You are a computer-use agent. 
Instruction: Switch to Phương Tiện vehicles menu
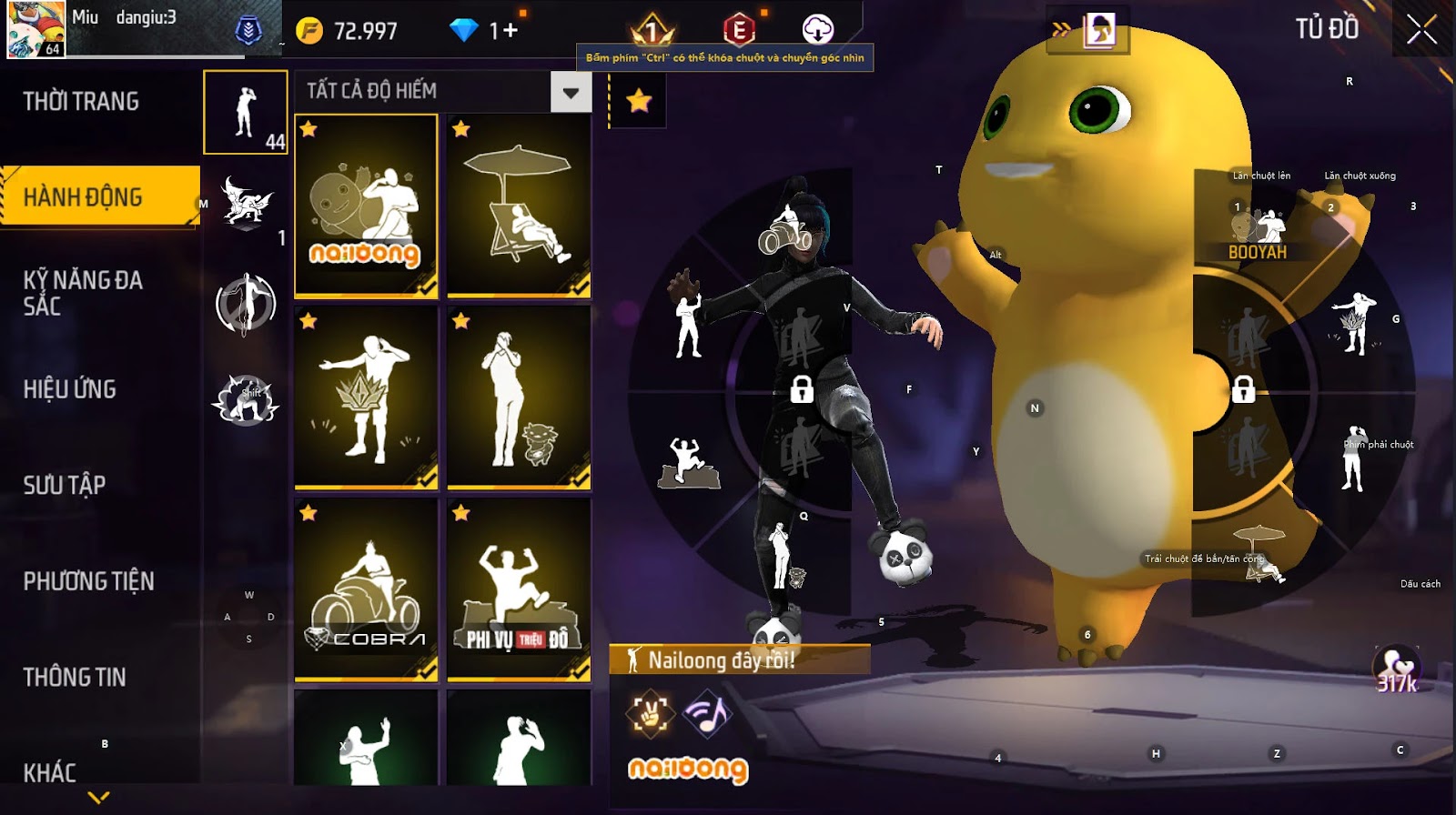88,581
